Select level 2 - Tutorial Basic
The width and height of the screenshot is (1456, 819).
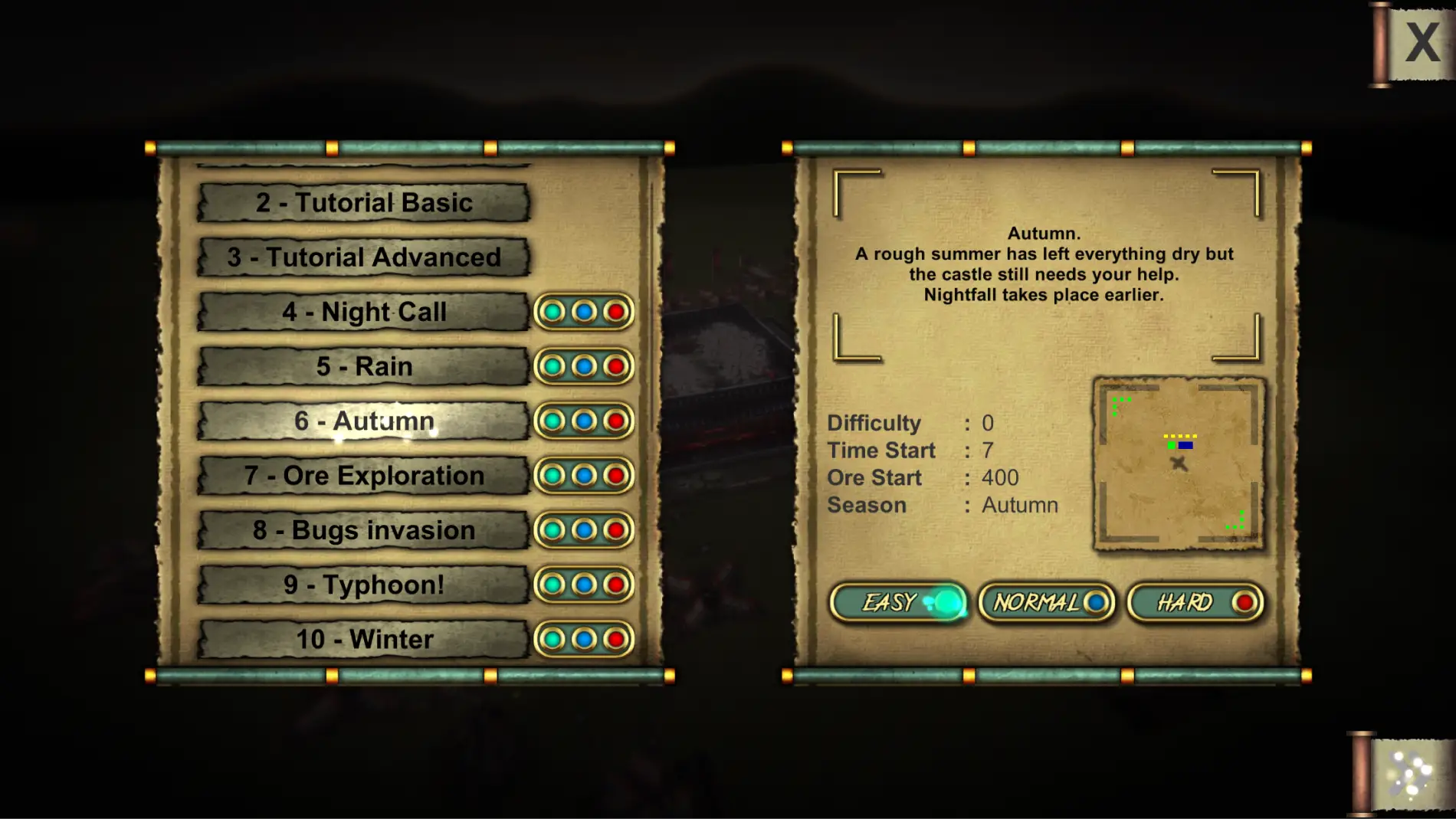coord(363,203)
